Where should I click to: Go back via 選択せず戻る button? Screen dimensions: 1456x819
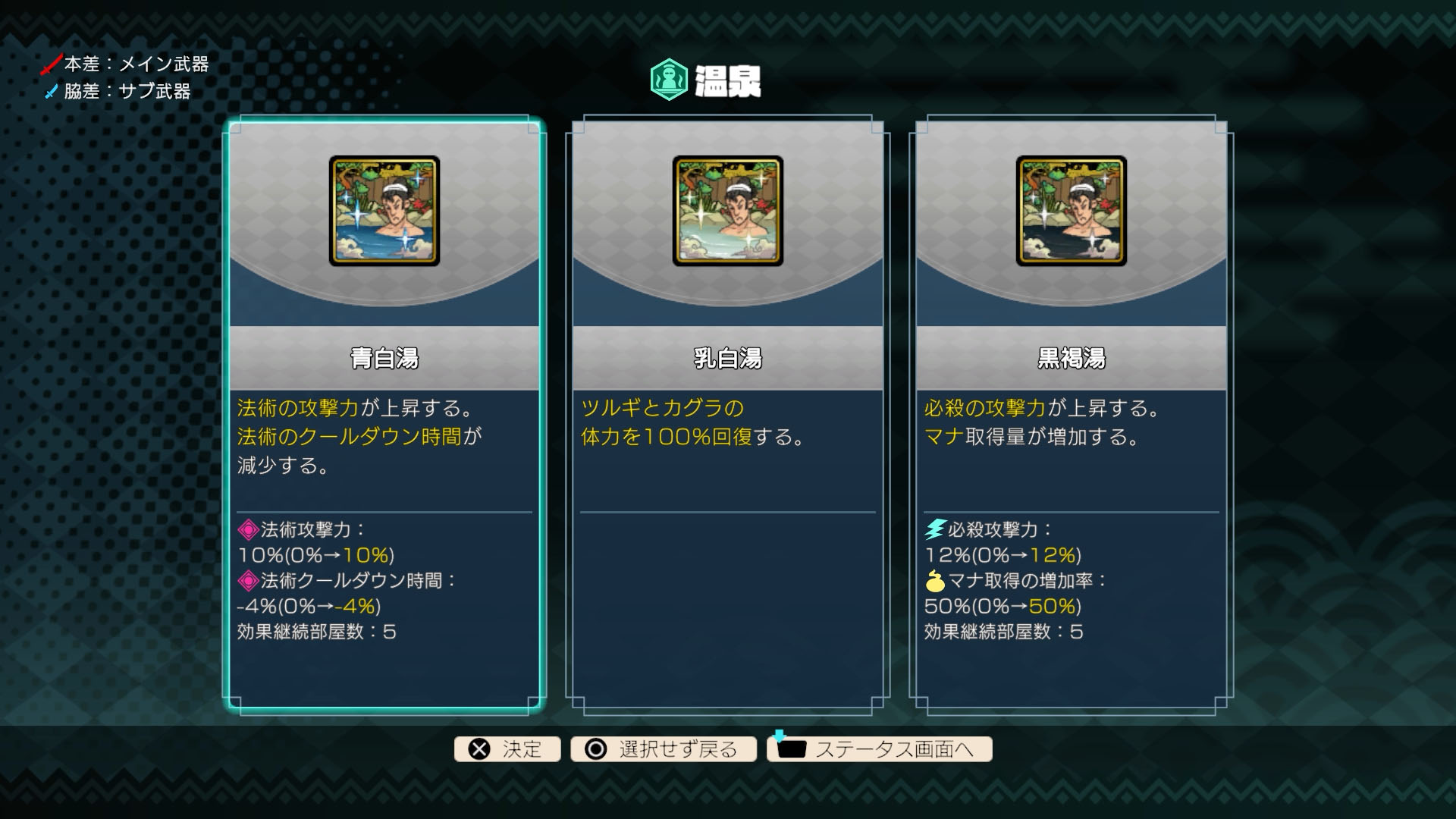[664, 749]
